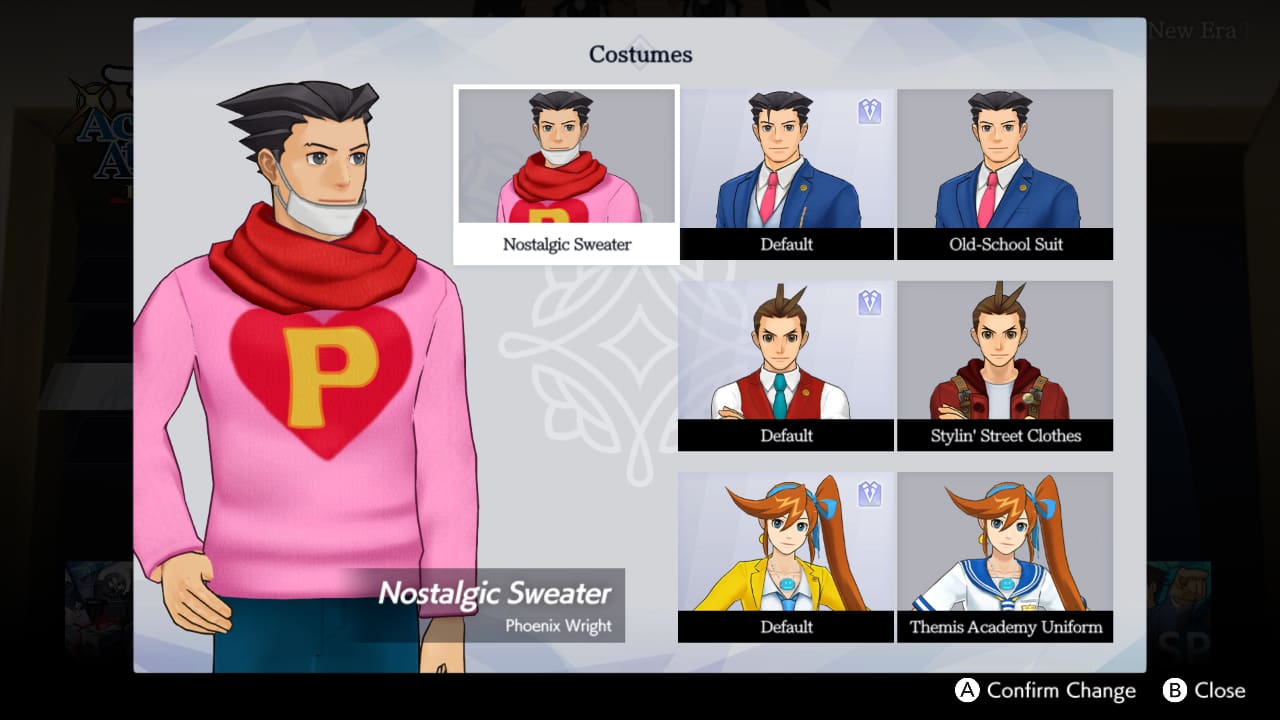Select the Nostalgic Sweater costume thumbnail

[x=566, y=155]
